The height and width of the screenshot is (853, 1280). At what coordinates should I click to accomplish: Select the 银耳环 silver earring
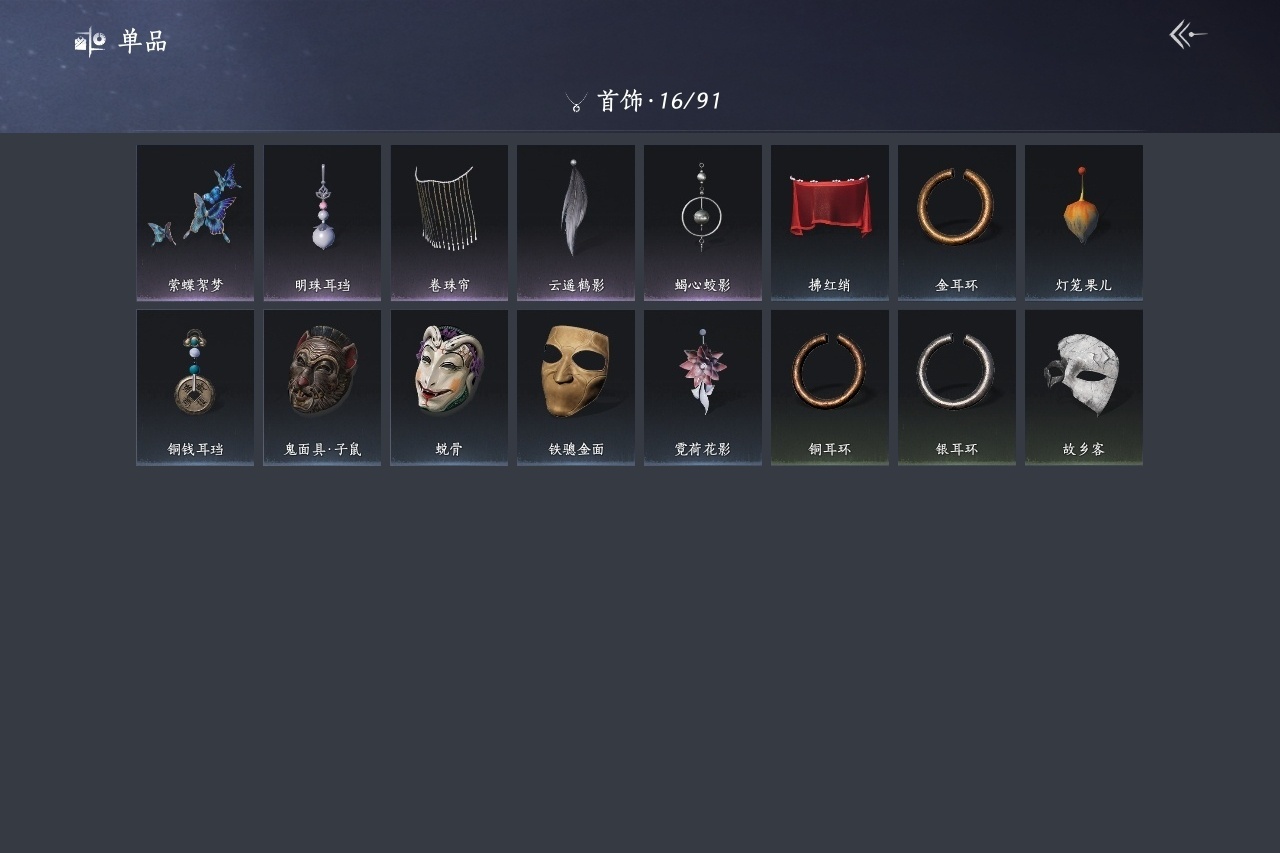coord(957,387)
